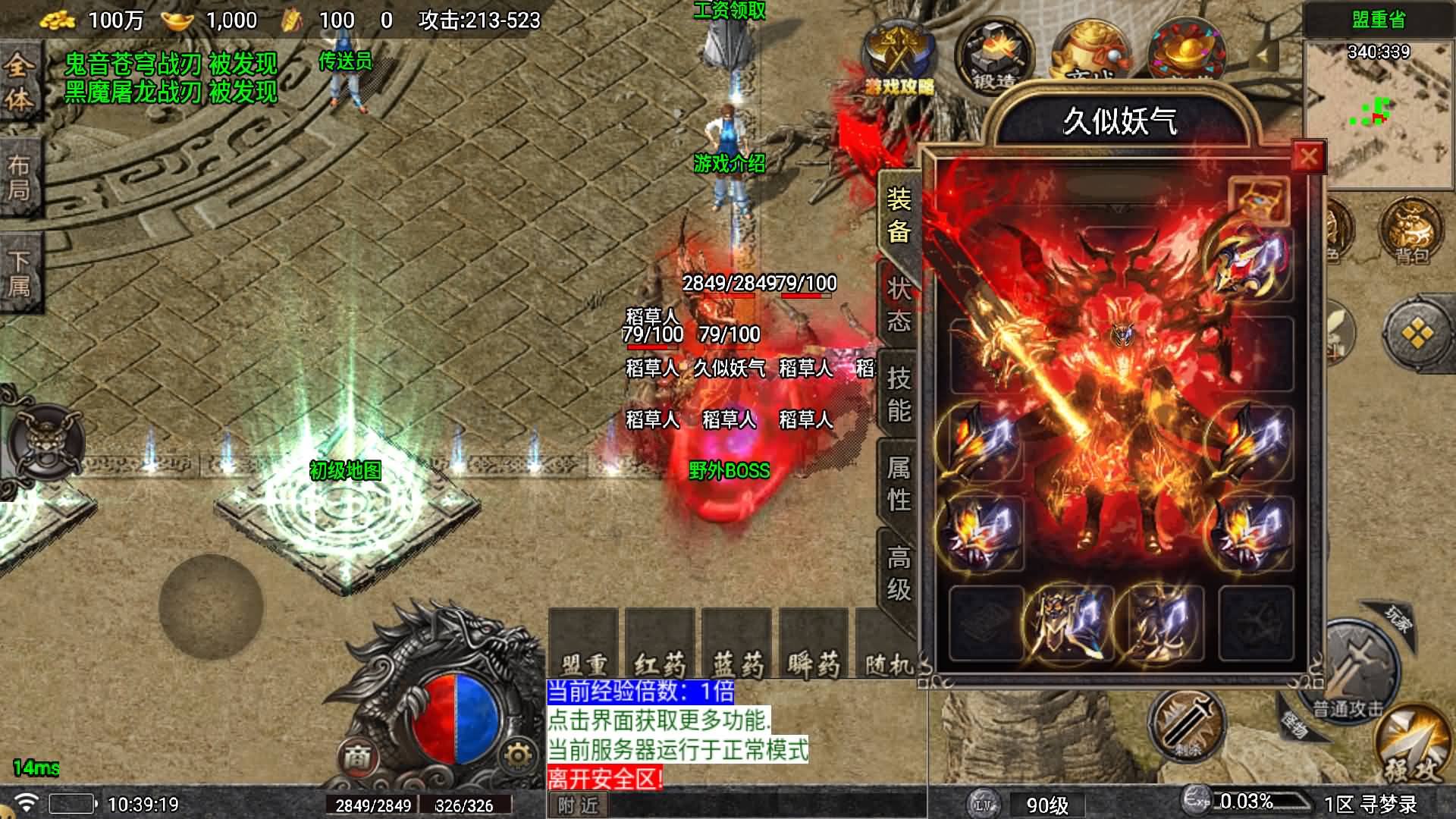This screenshot has height=819, width=1456.
Task: Open the 状态 status tab
Action: (899, 304)
